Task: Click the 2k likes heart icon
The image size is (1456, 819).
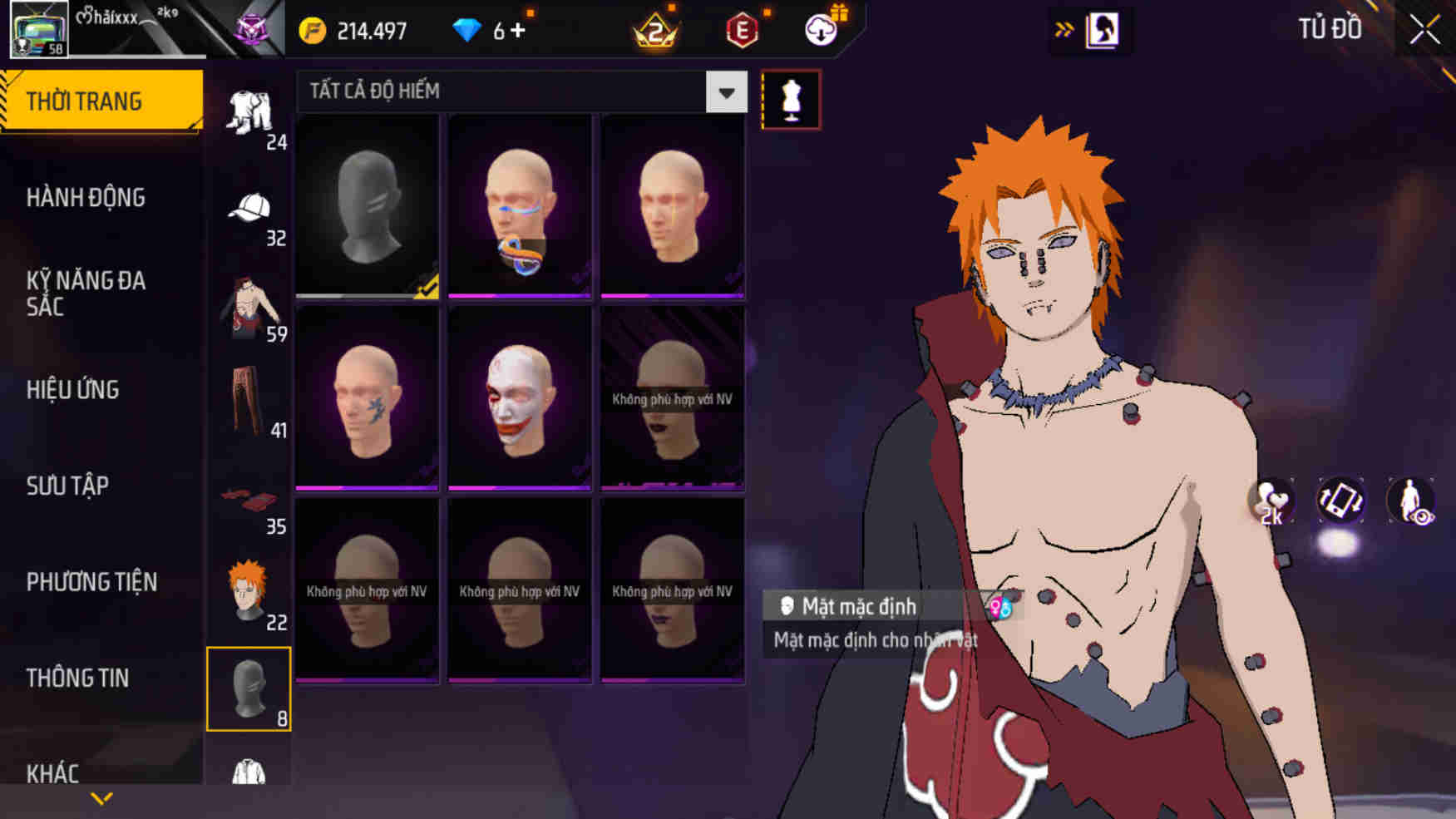Action: pyautogui.click(x=1271, y=501)
